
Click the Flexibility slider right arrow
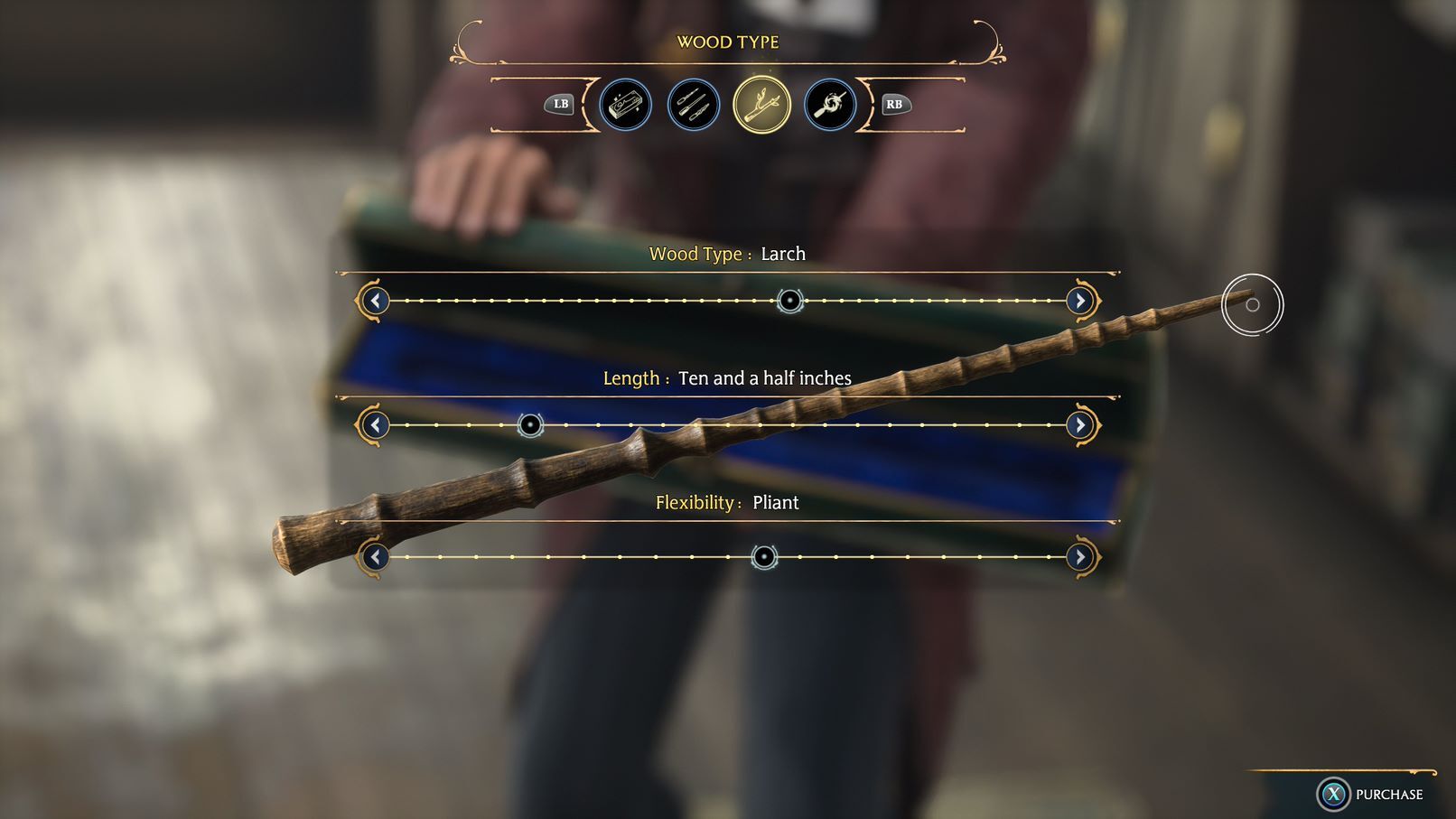[1080, 557]
